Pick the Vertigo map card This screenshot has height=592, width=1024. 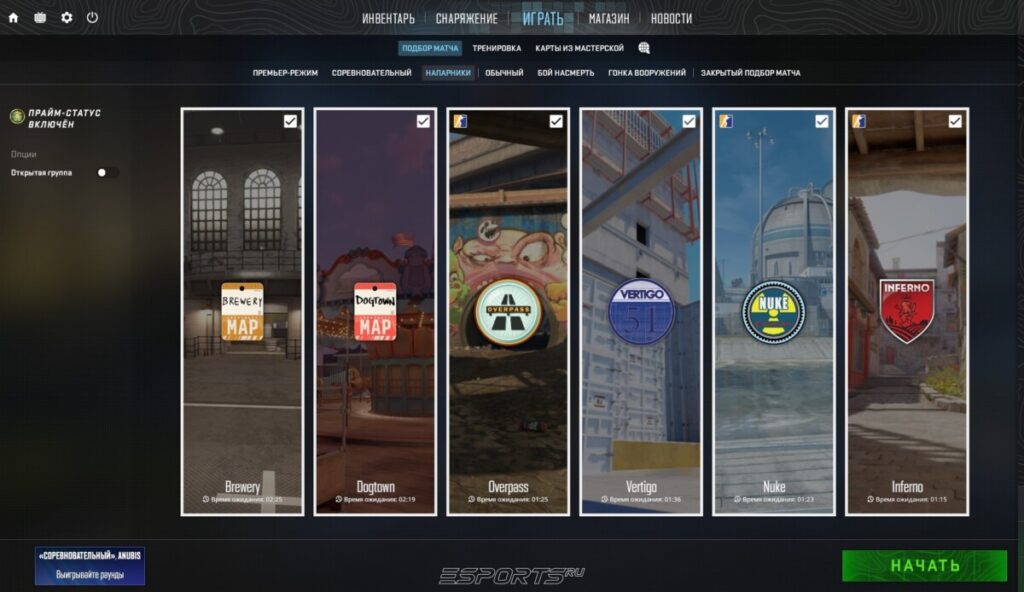[641, 312]
